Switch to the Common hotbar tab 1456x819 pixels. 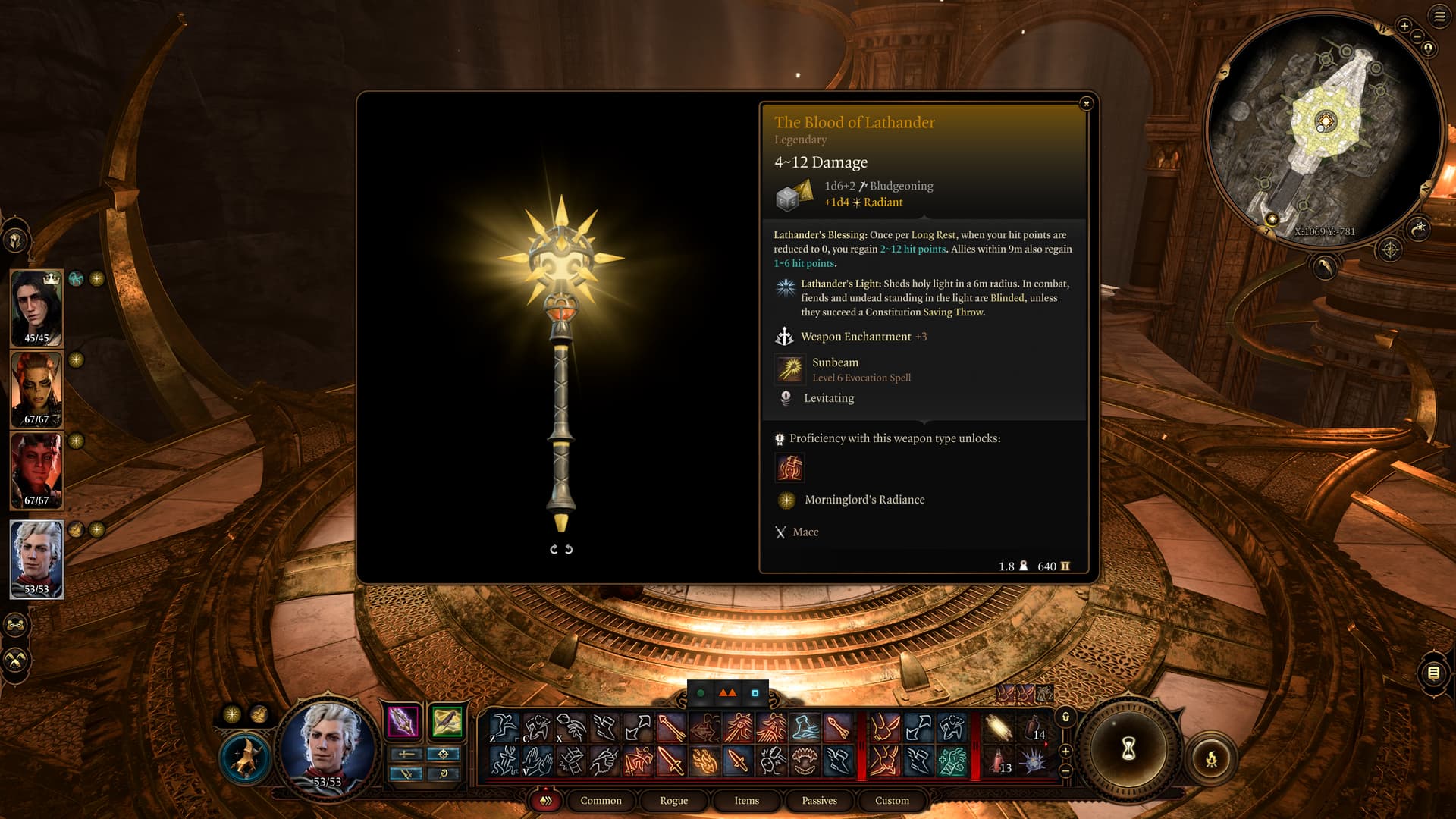tap(601, 801)
